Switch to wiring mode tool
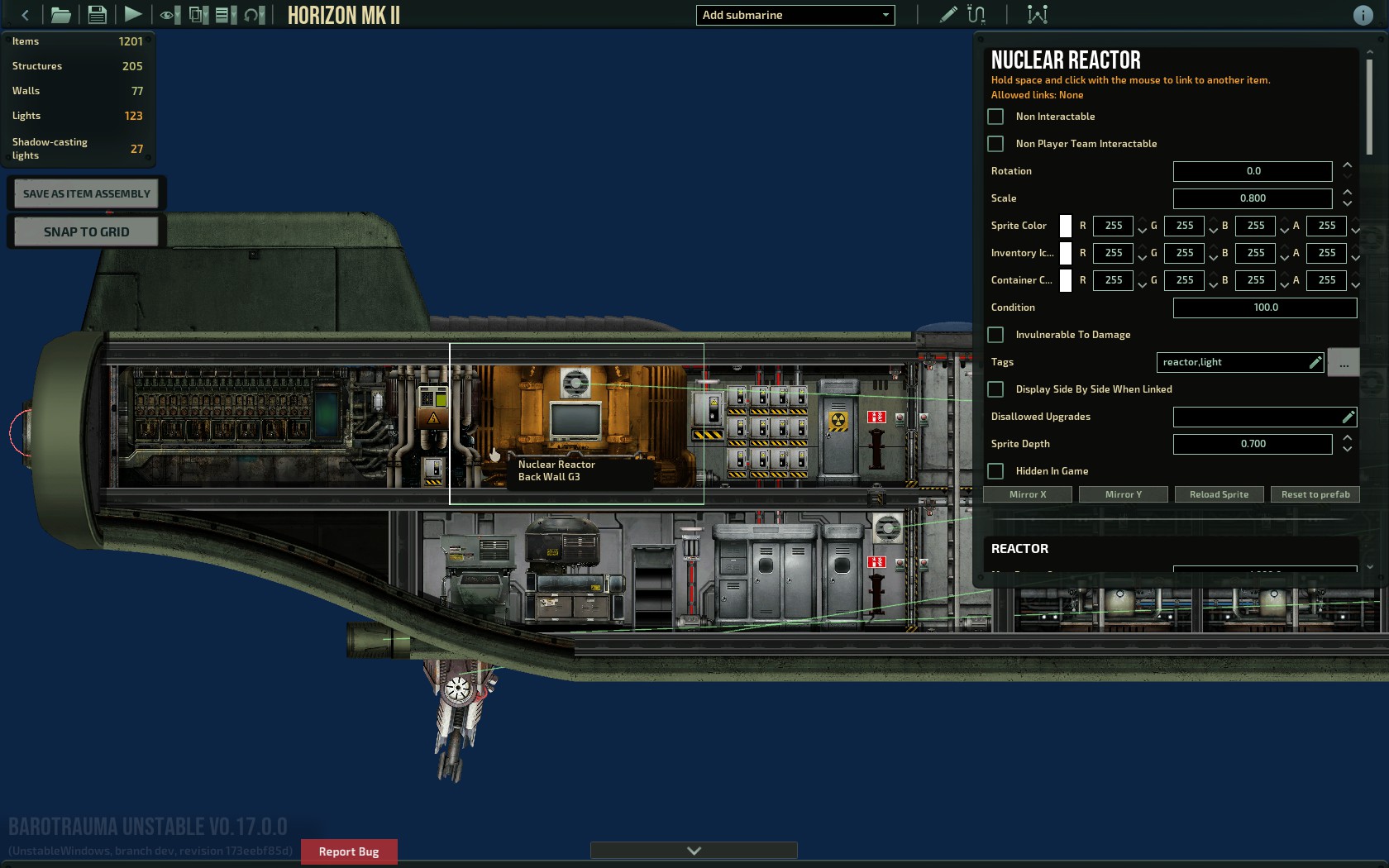The height and width of the screenshot is (868, 1389). point(976,15)
